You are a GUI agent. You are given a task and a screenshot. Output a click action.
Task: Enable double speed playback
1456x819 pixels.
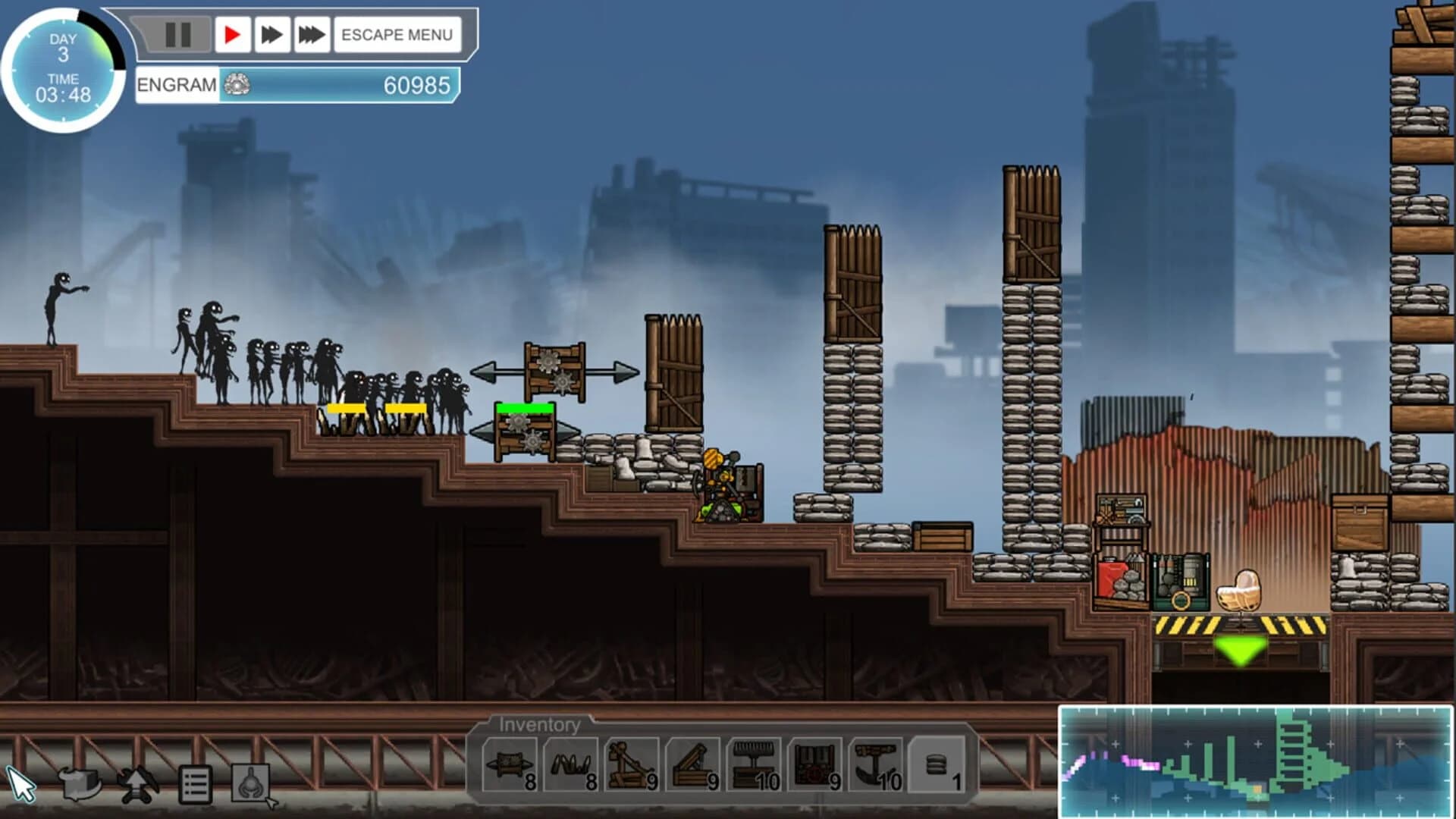click(x=273, y=33)
